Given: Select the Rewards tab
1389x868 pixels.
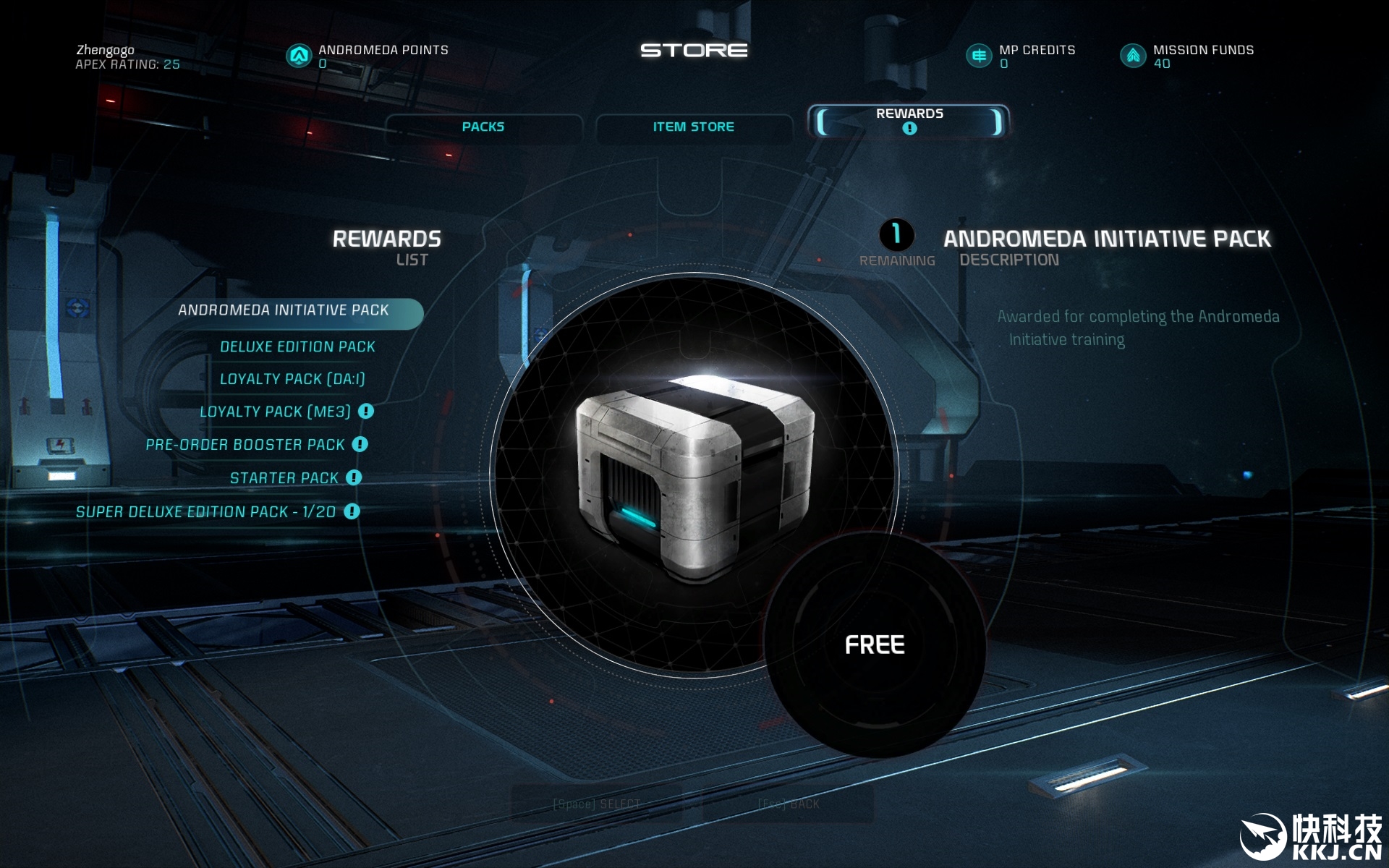Looking at the screenshot, I should 909,120.
